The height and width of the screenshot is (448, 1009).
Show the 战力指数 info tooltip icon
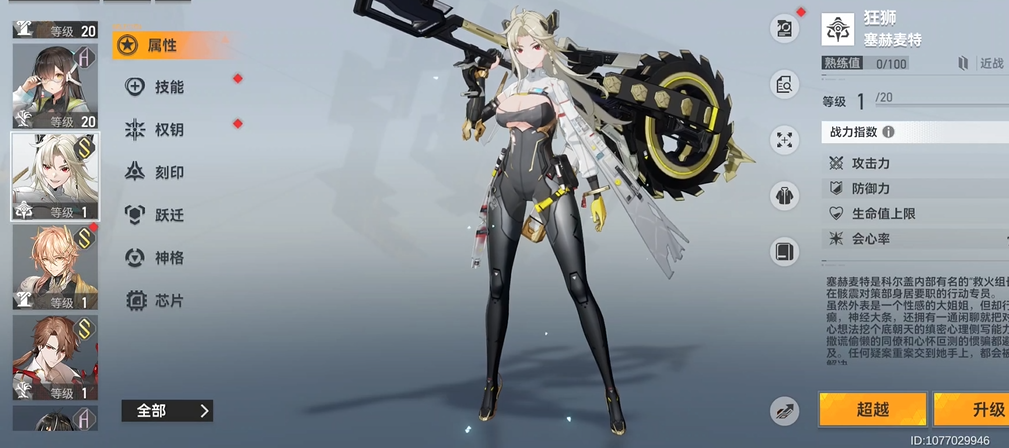pos(888,131)
